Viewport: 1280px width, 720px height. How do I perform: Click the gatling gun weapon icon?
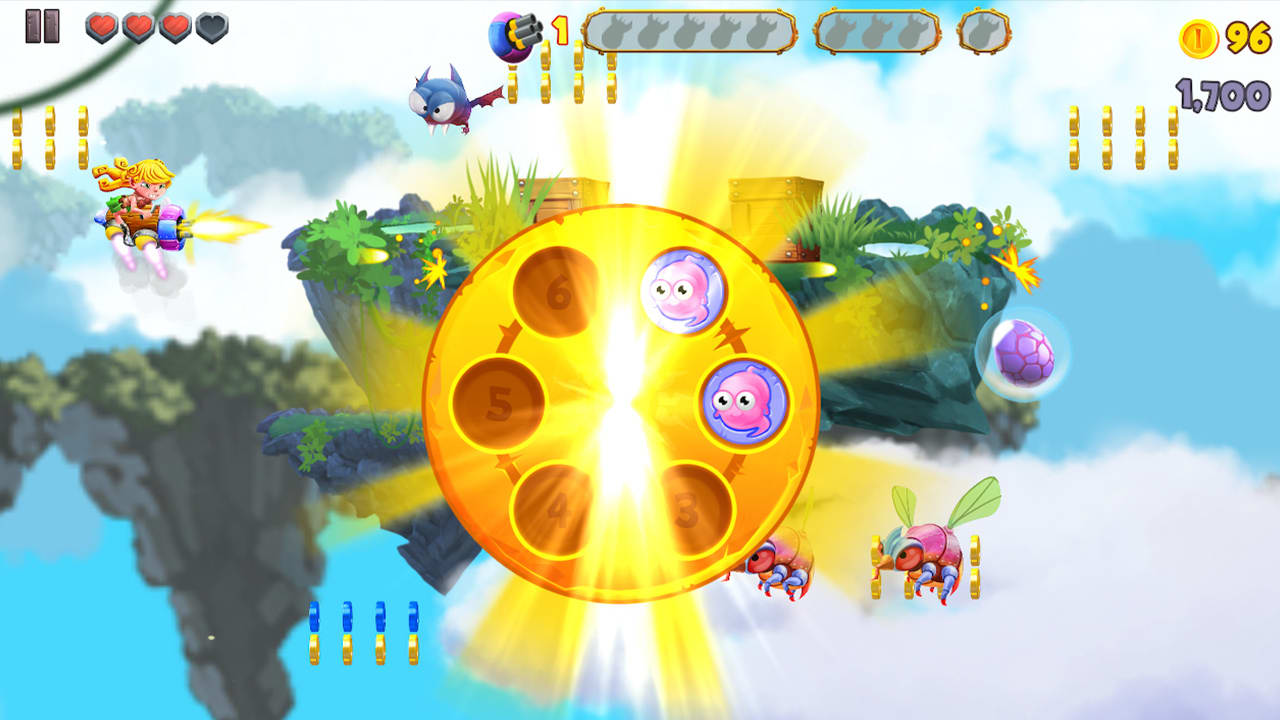tap(513, 33)
